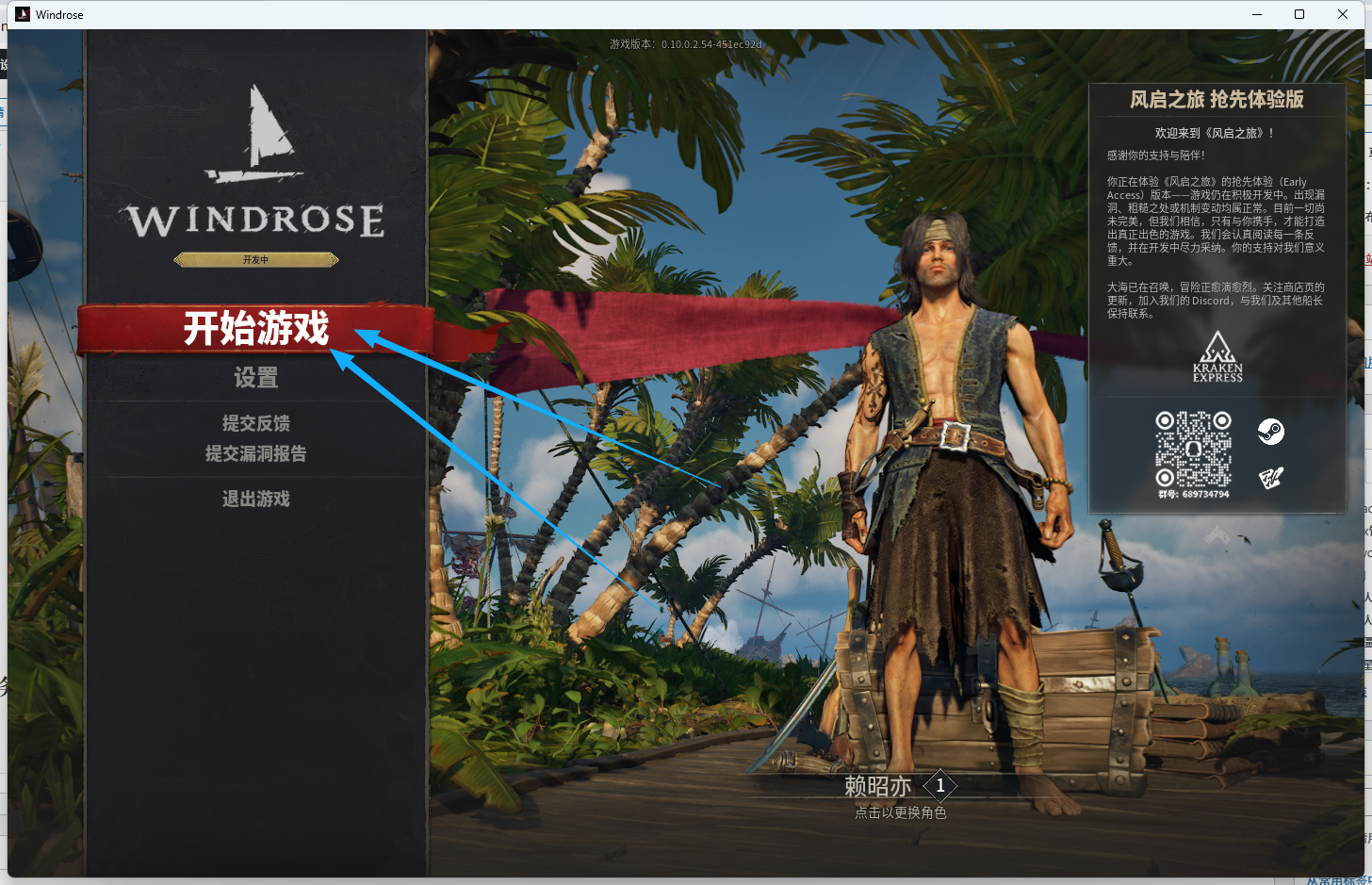Image resolution: width=1372 pixels, height=885 pixels.
Task: Close the Windrose window
Action: coord(1343,14)
